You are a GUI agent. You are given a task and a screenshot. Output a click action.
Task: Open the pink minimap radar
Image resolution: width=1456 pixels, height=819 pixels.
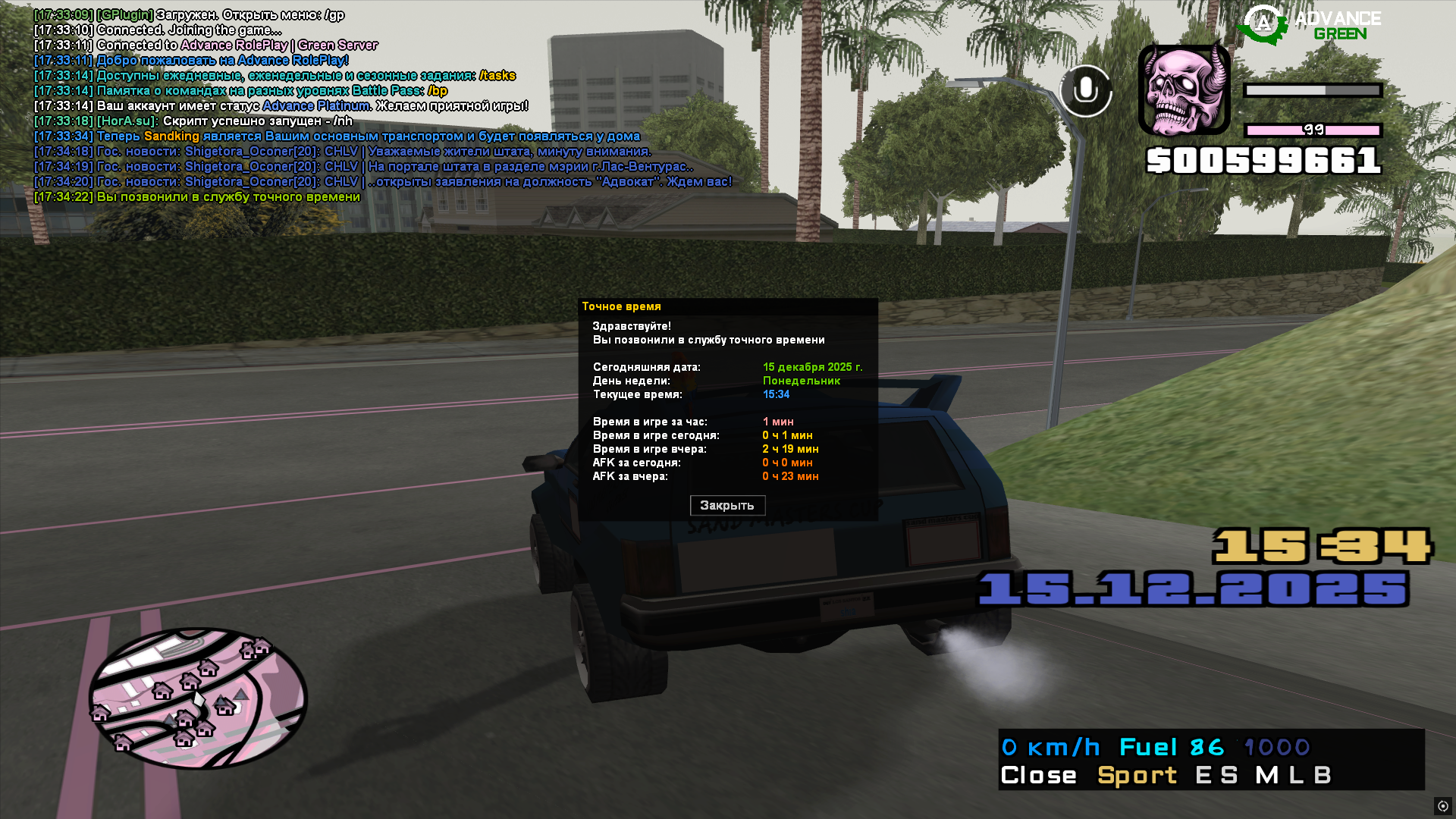click(198, 698)
